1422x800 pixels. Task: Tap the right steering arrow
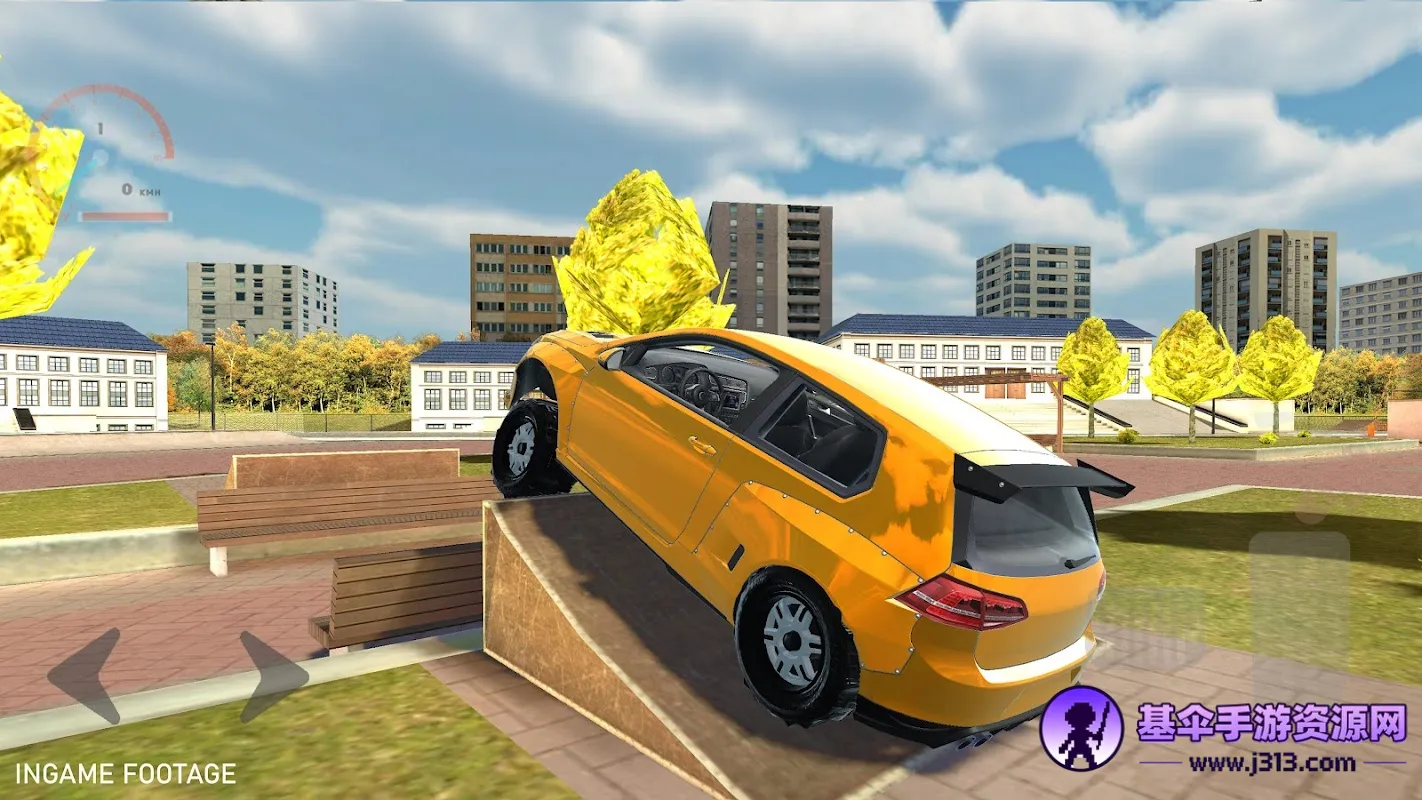[273, 676]
